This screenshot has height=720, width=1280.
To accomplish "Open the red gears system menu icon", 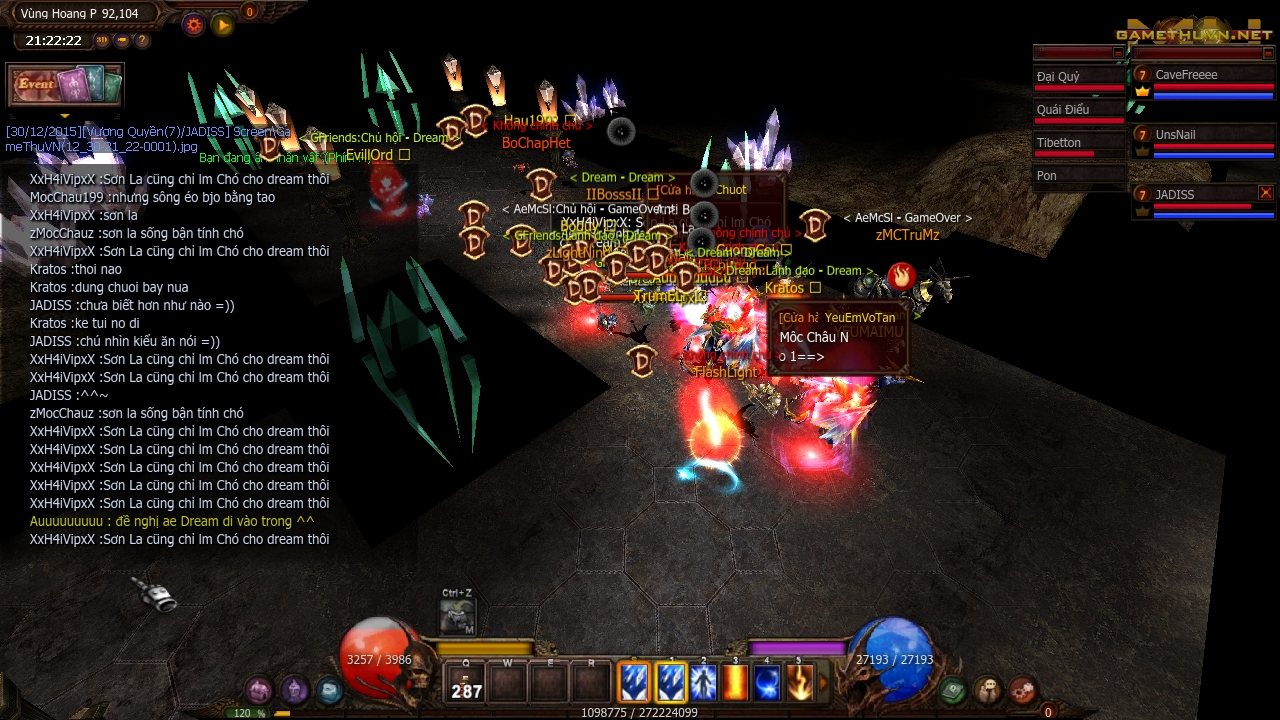I will pos(1022,689).
